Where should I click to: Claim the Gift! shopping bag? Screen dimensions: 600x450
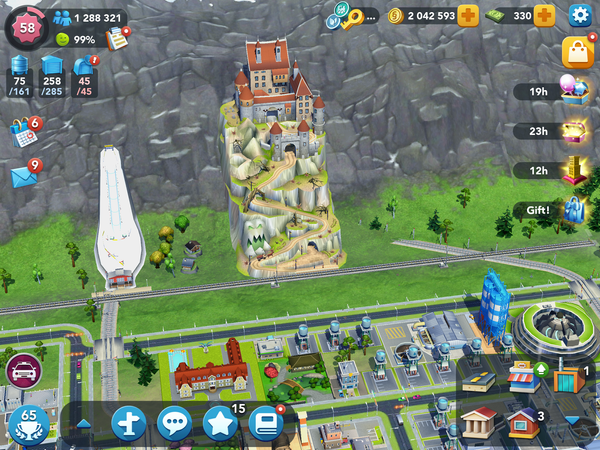click(574, 210)
